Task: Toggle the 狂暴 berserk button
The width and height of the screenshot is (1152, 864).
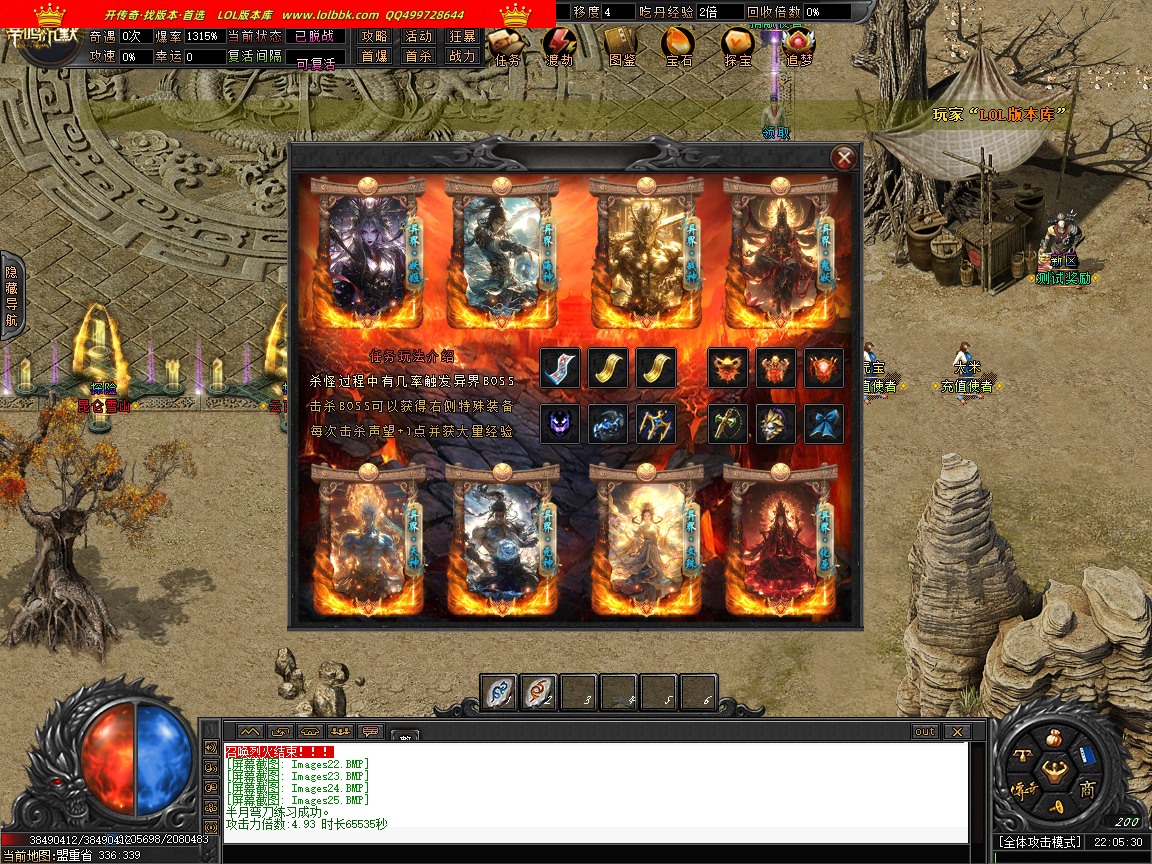Action: click(462, 36)
